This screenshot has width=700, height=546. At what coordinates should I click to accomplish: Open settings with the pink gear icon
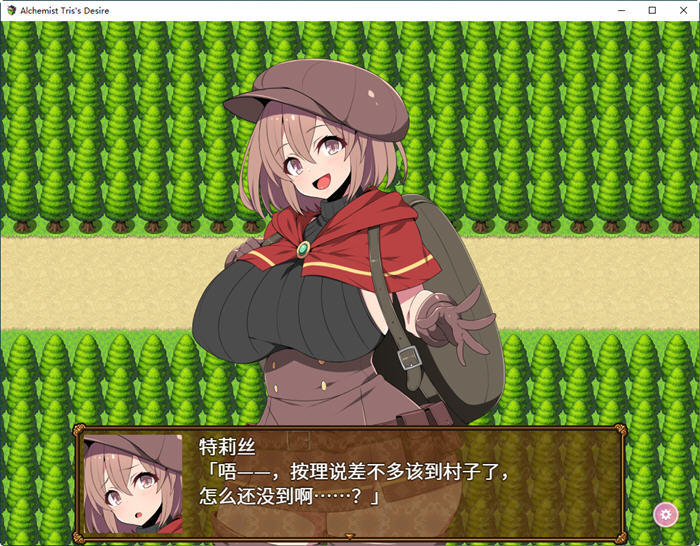(665, 514)
